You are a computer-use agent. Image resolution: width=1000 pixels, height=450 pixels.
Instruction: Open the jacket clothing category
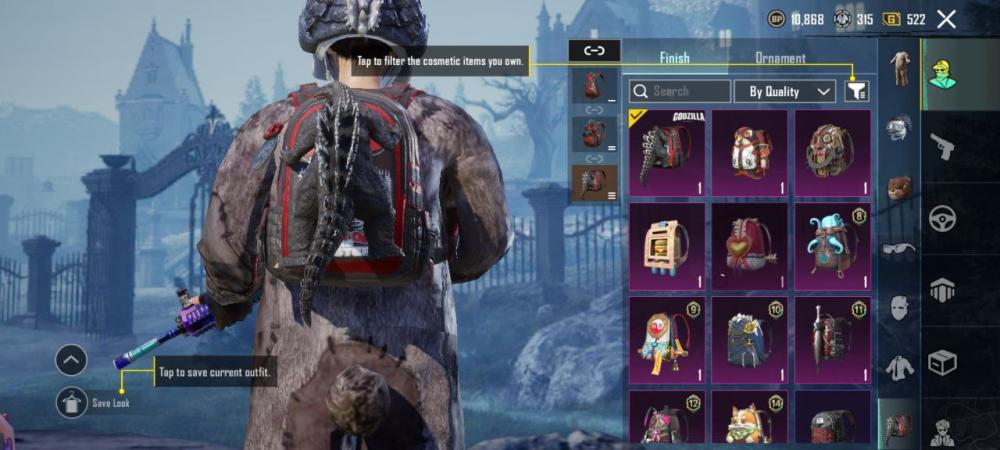pos(899,368)
